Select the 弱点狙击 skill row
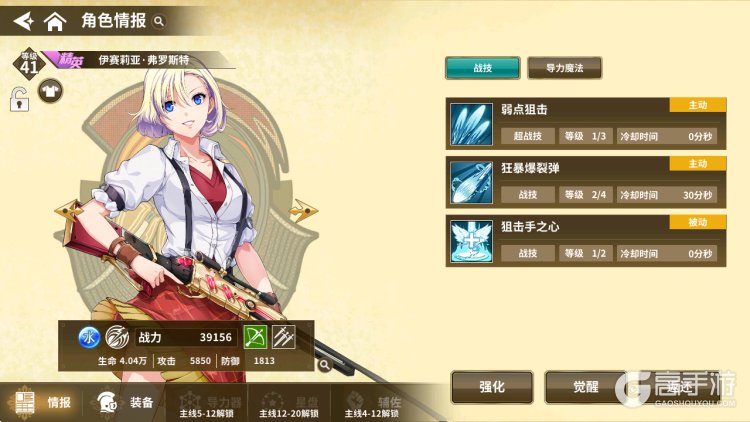The width and height of the screenshot is (750, 422). point(584,122)
